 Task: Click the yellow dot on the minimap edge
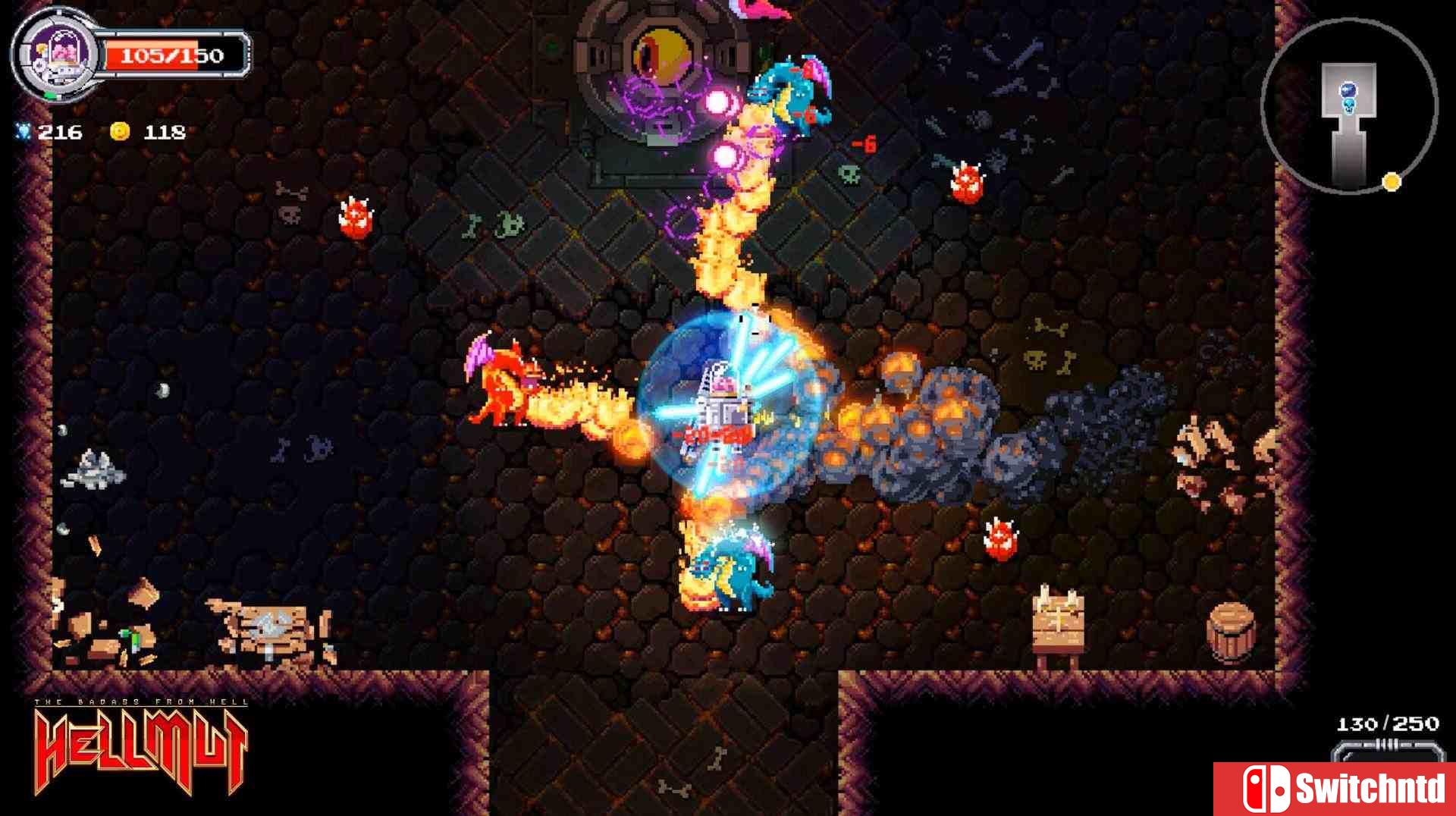(x=1391, y=181)
